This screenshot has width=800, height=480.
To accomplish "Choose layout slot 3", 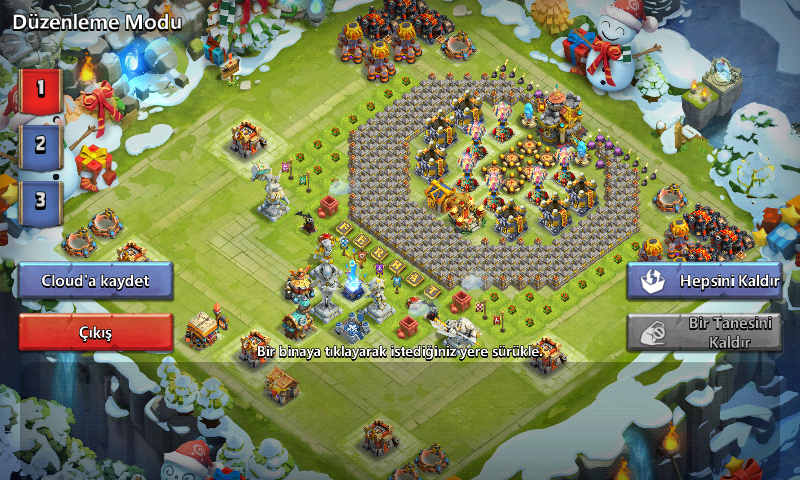I will coord(40,200).
